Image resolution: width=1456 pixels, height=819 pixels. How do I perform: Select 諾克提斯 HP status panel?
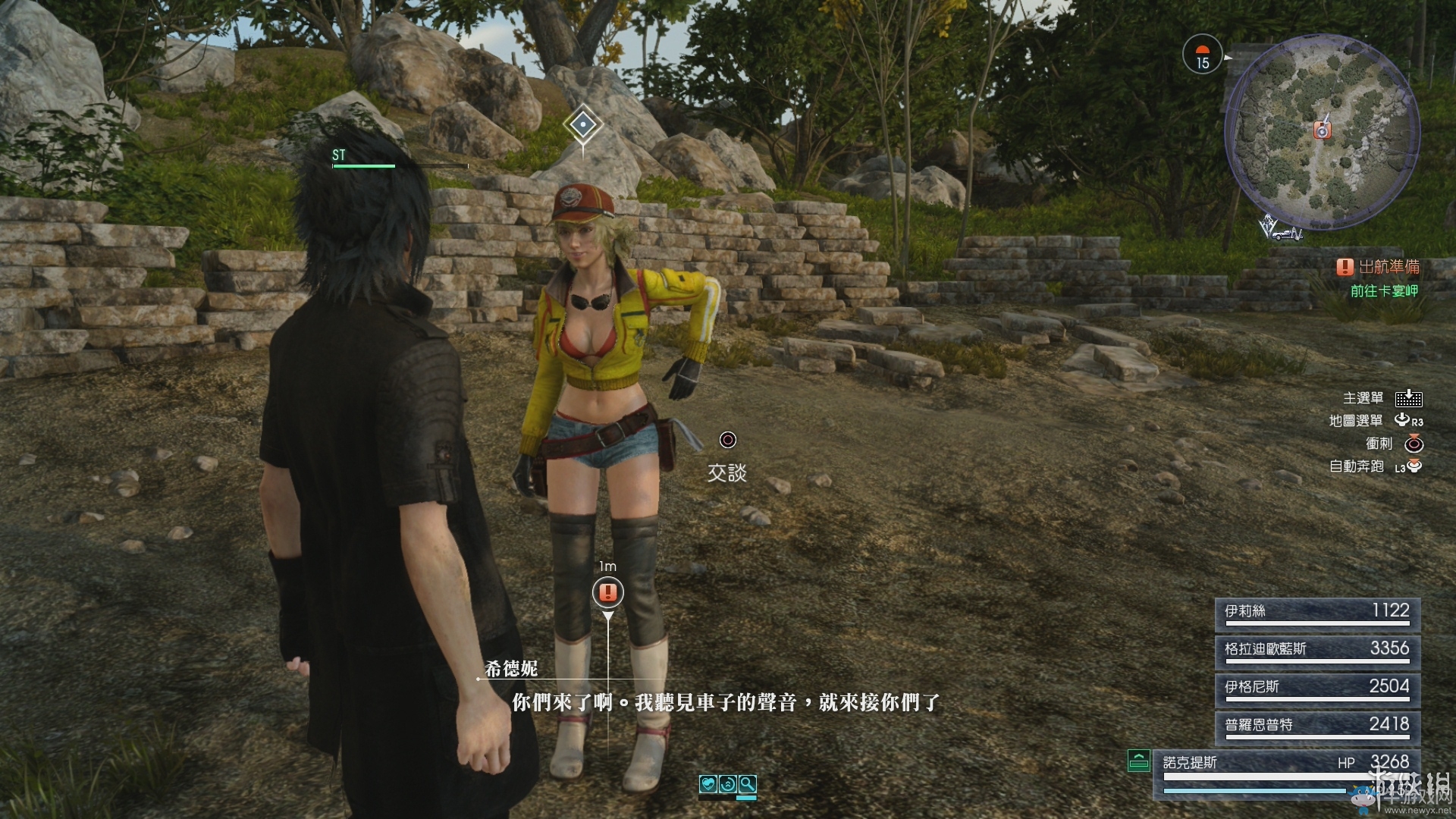click(x=1286, y=770)
